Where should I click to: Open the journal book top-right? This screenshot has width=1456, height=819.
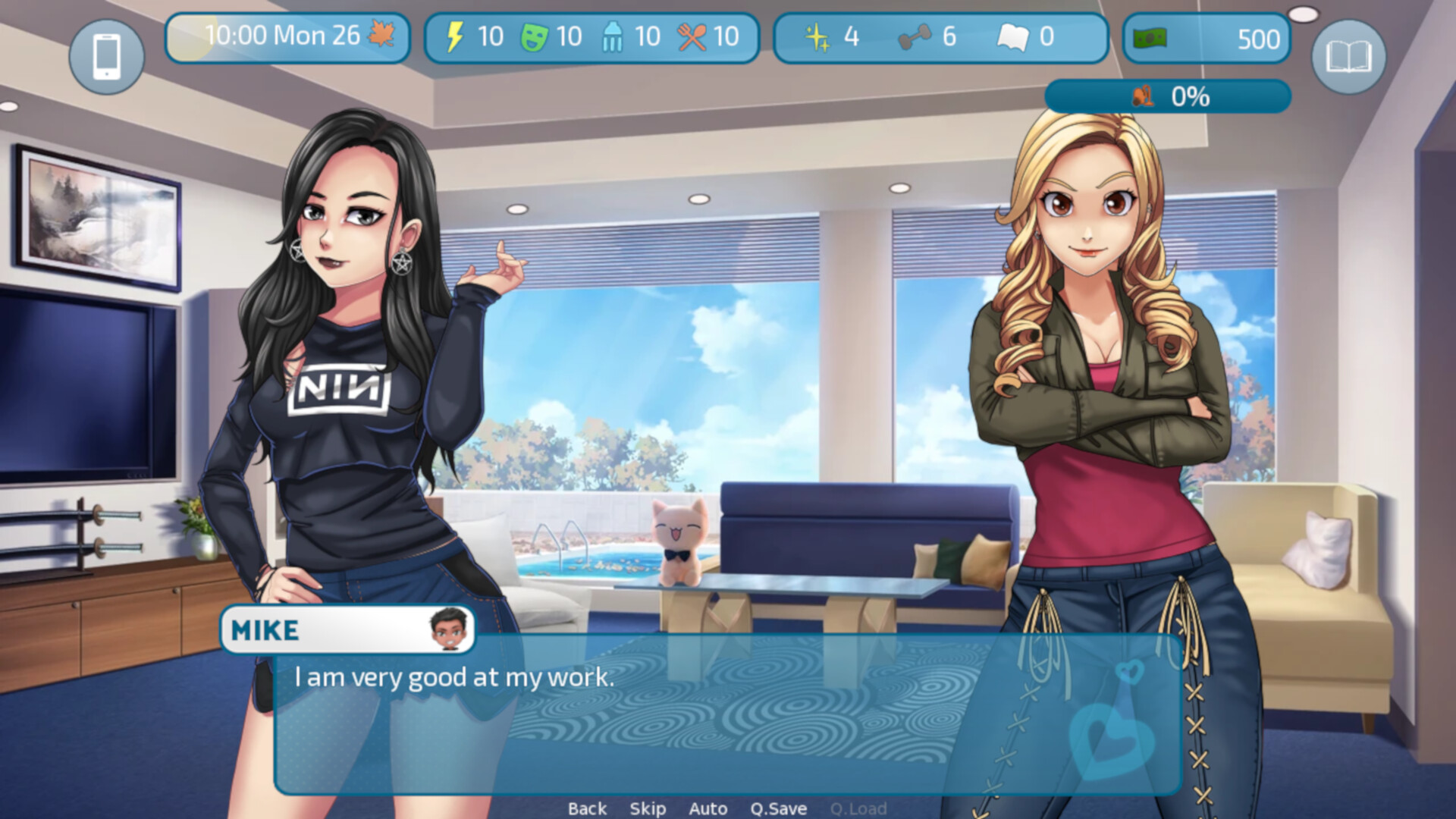[x=1349, y=55]
